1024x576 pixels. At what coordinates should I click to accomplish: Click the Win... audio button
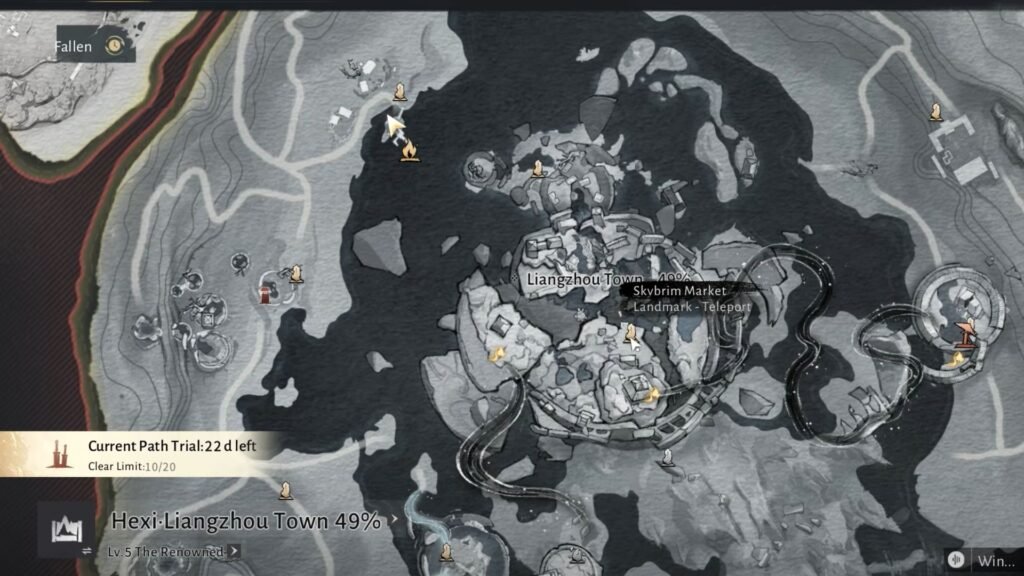(958, 559)
